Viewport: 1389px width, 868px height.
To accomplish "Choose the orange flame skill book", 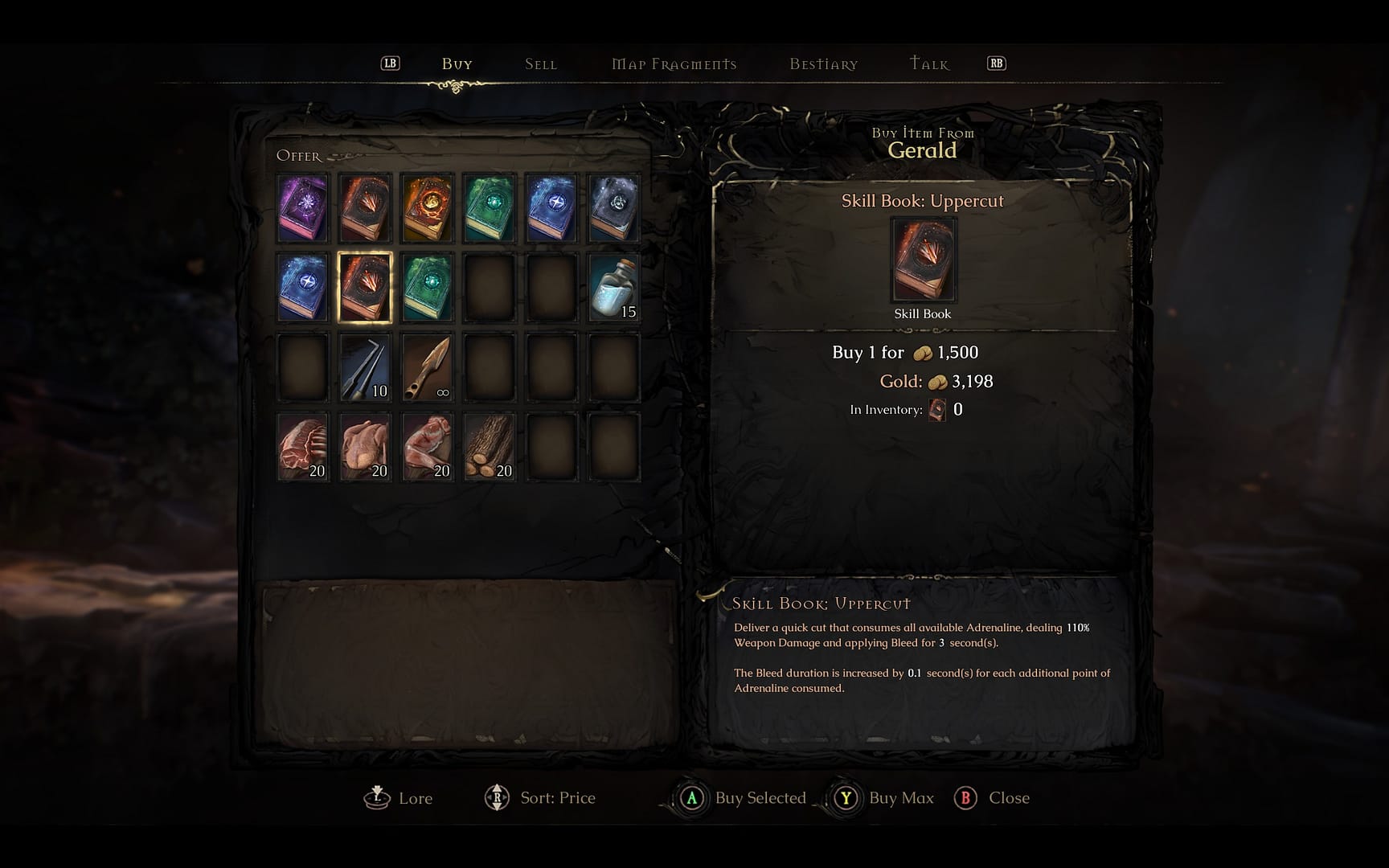I will coord(427,208).
